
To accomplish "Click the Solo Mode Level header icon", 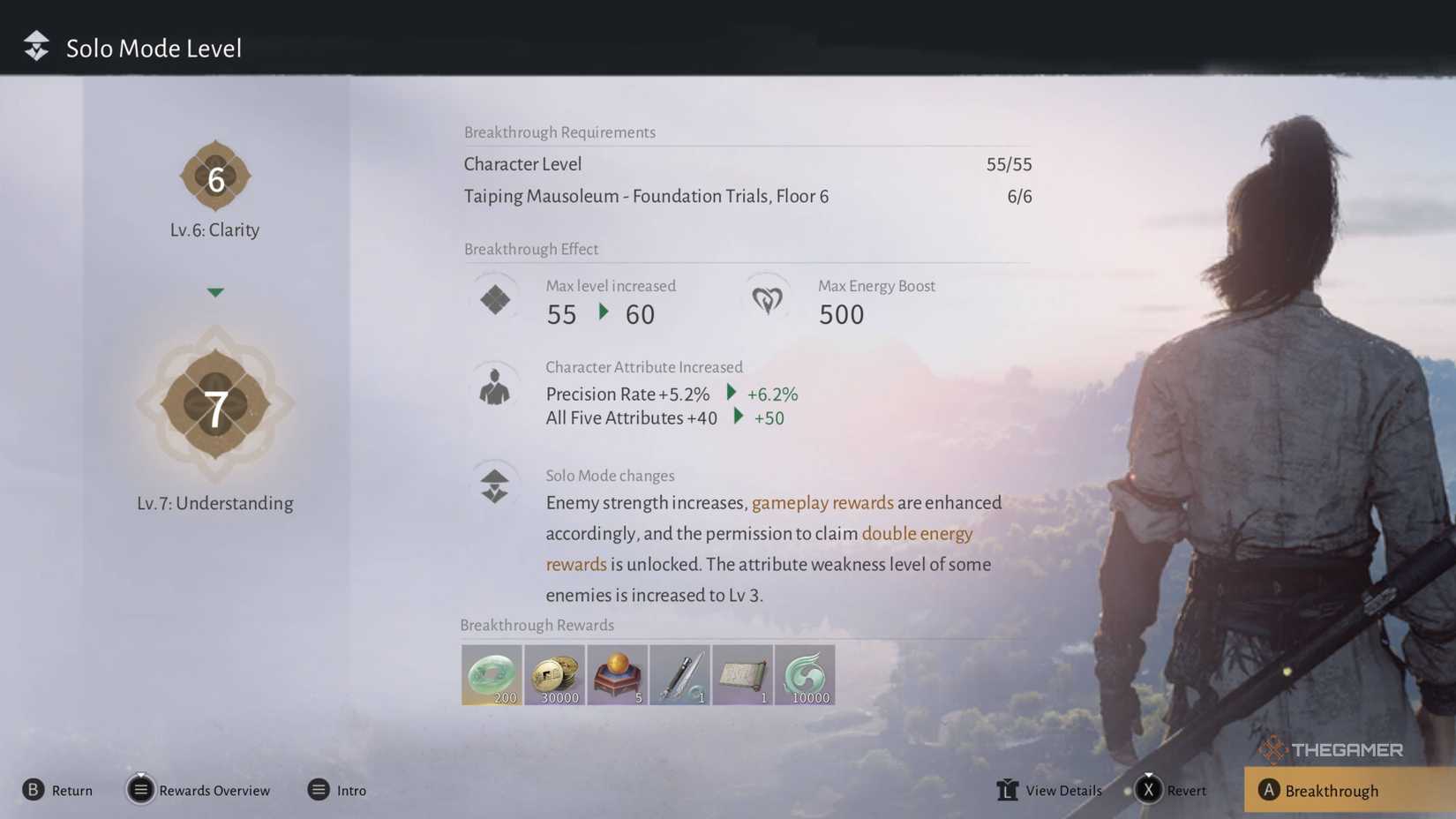I will pyautogui.click(x=35, y=46).
